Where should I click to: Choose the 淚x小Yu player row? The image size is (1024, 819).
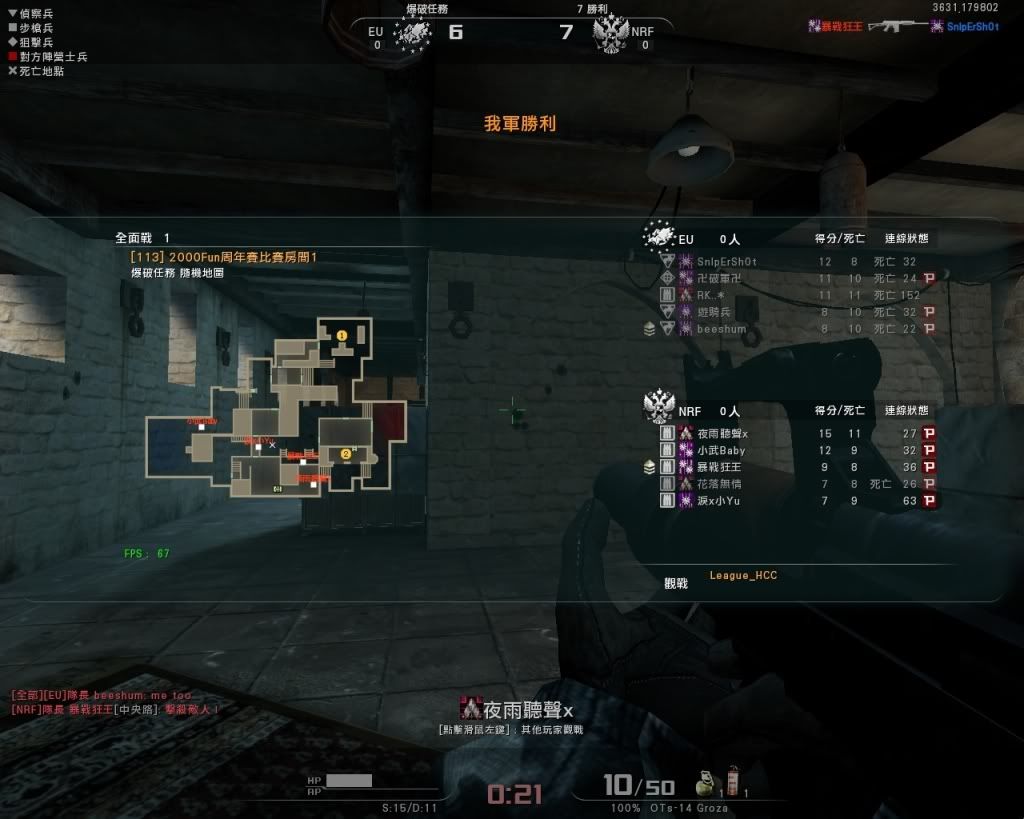click(x=720, y=500)
